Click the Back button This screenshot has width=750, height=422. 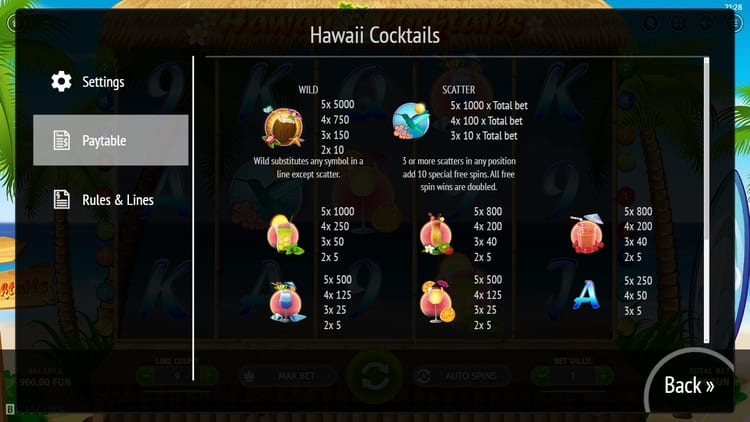(689, 385)
